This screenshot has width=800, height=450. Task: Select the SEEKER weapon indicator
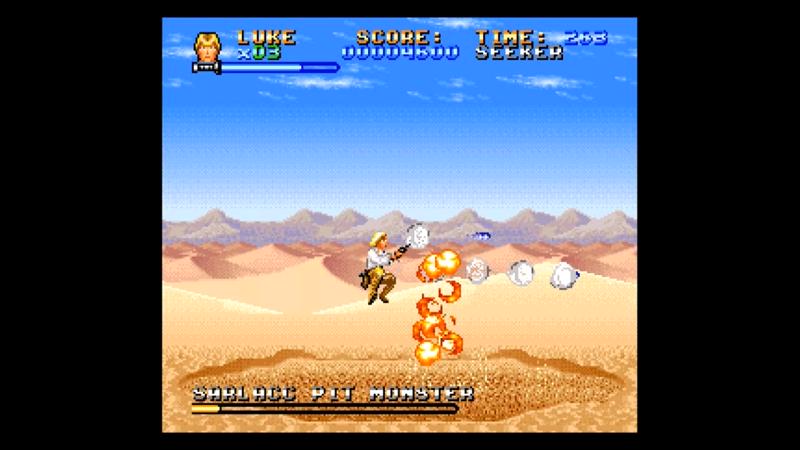point(519,53)
